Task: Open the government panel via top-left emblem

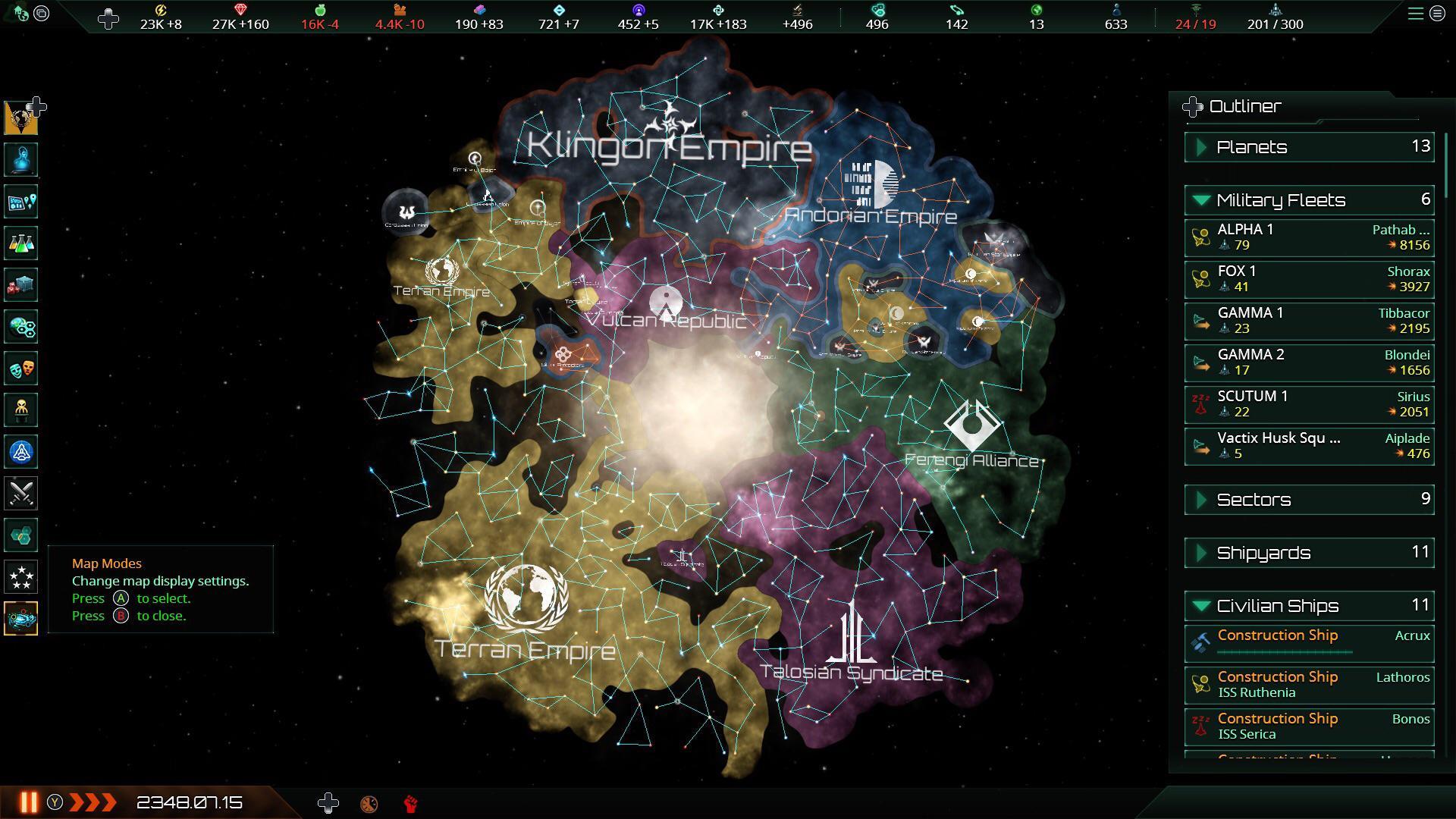Action: (x=20, y=118)
